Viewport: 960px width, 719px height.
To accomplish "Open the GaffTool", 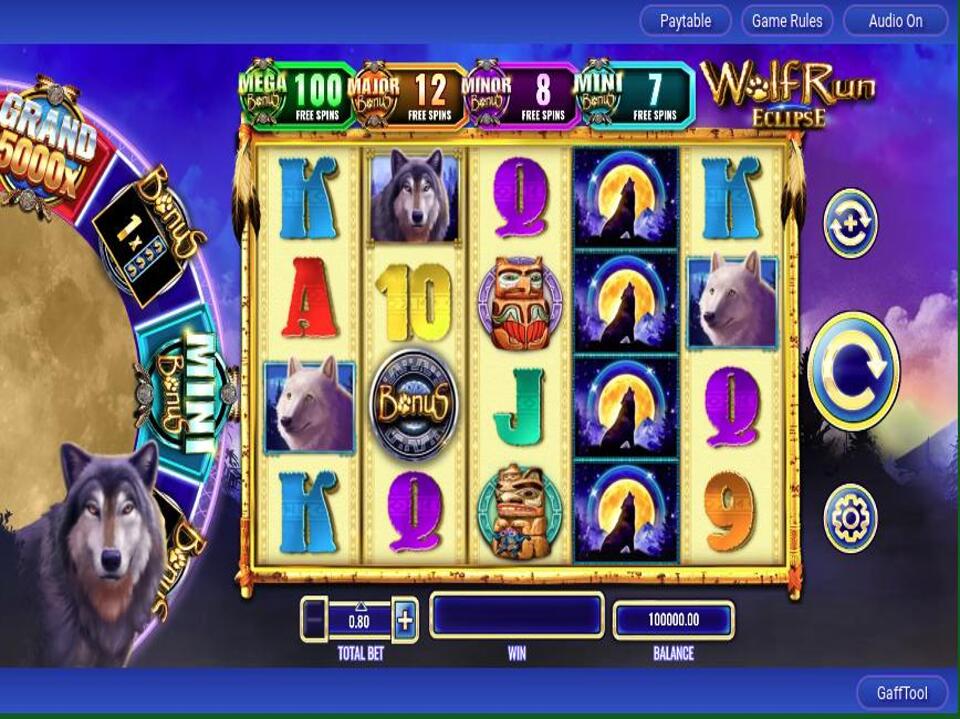I will tap(902, 693).
